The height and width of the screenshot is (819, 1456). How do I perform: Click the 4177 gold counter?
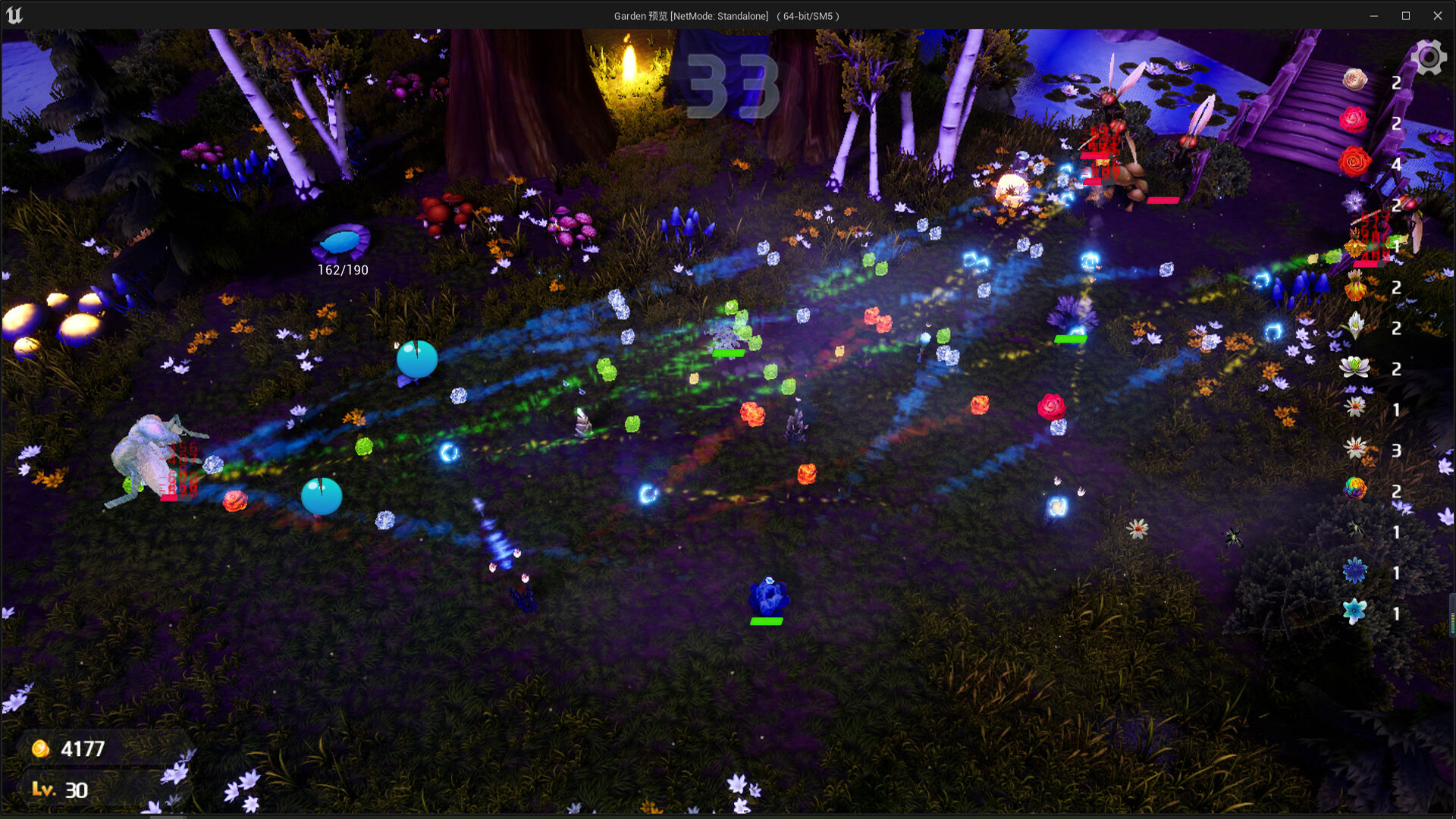pyautogui.click(x=83, y=748)
